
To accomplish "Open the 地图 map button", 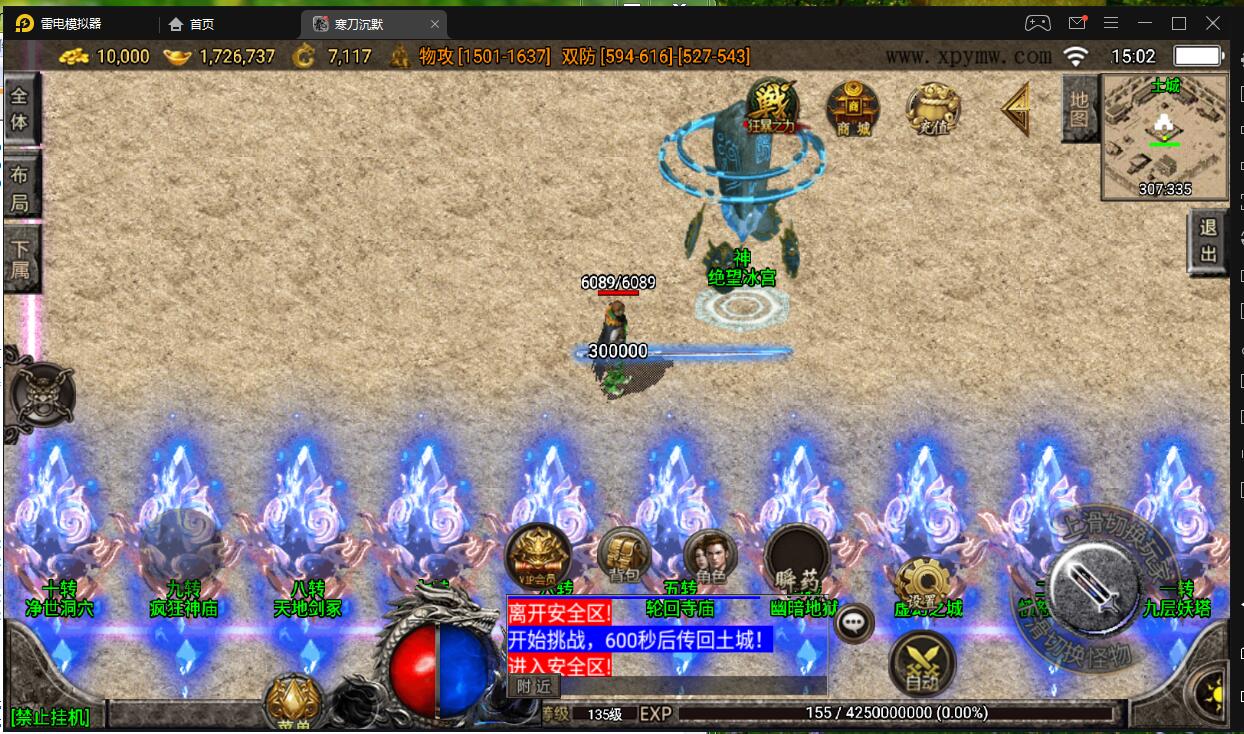I will (x=1080, y=108).
